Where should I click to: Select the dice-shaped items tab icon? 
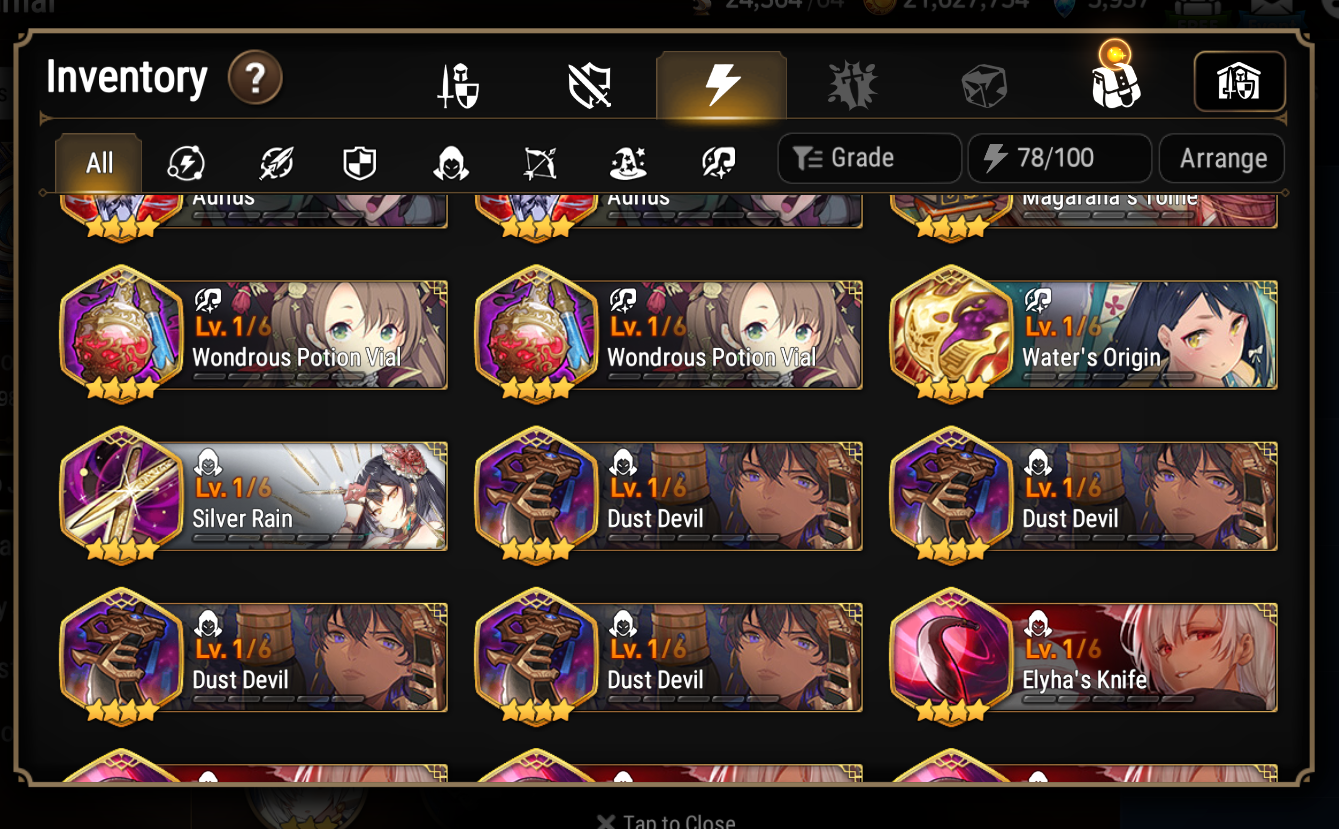983,83
